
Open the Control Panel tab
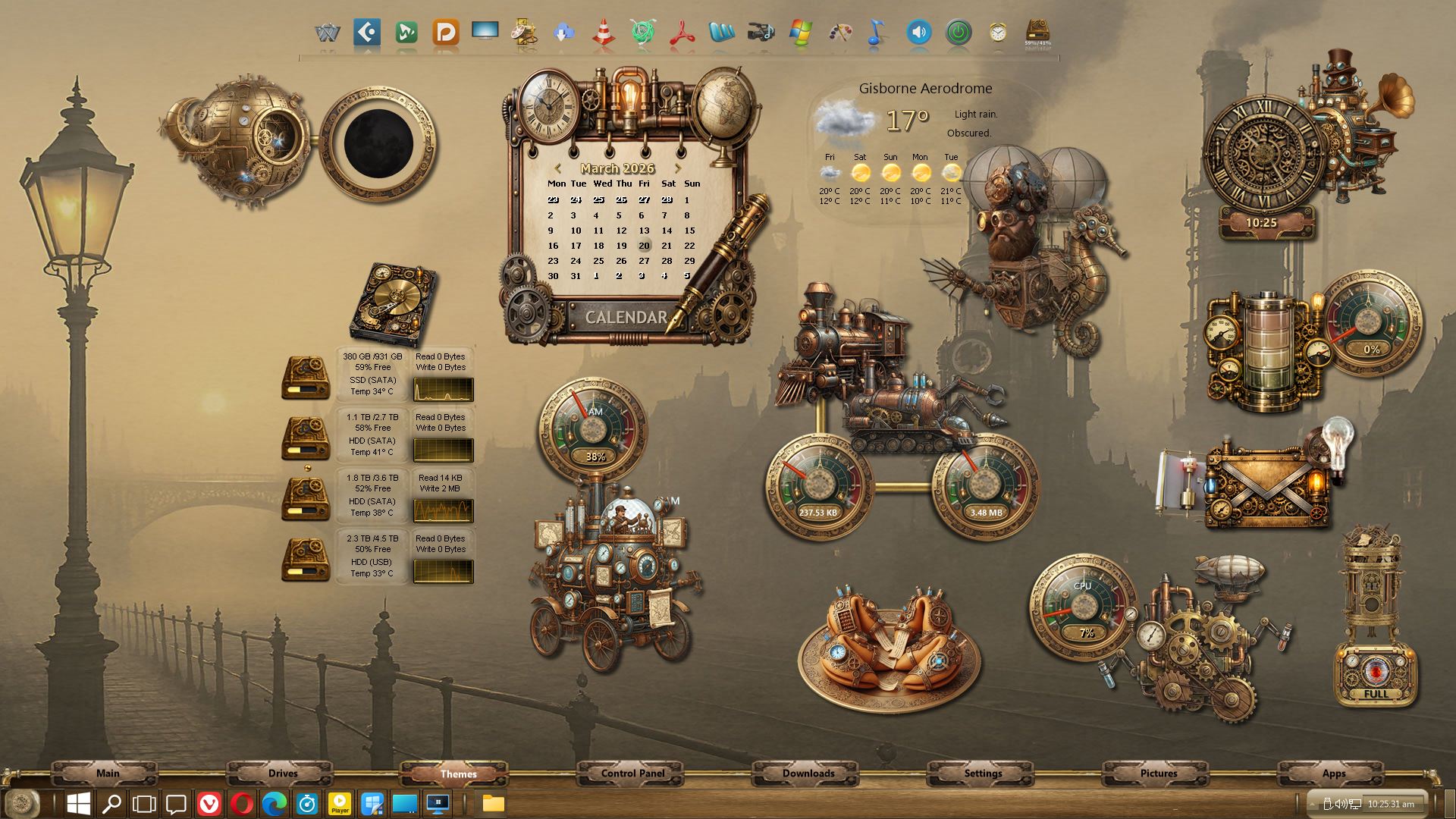(x=632, y=773)
